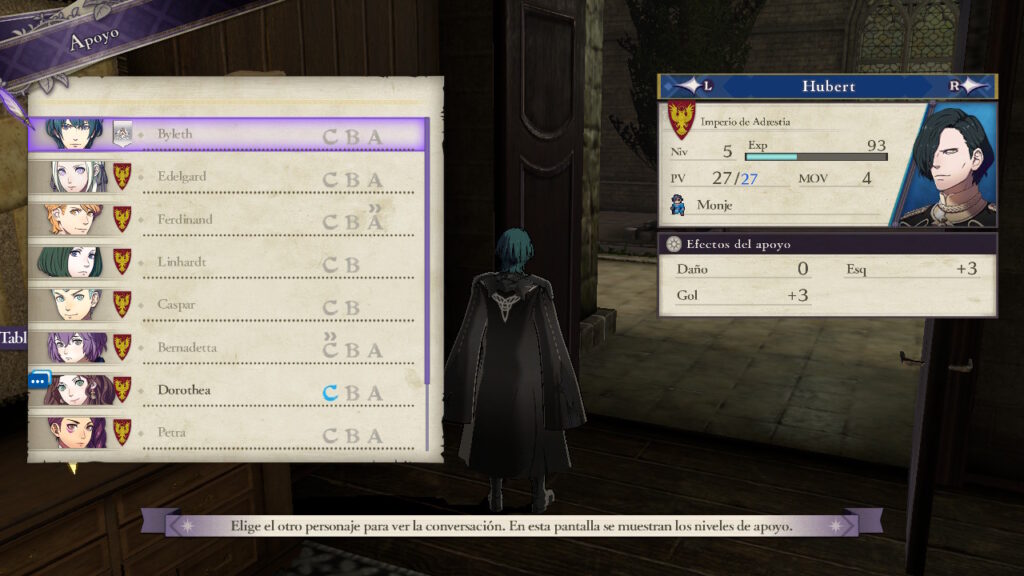The width and height of the screenshot is (1024, 576).
Task: Switch to next character with R arrow
Action: (966, 86)
